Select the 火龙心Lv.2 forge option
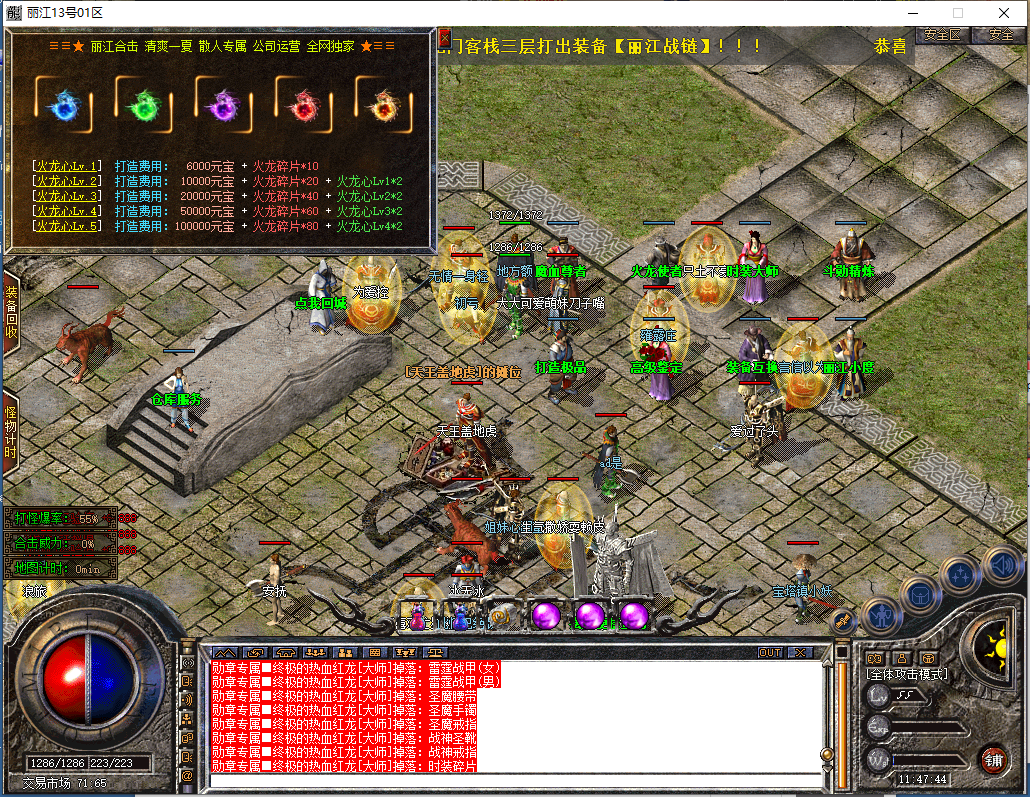The image size is (1030, 797). [68, 181]
